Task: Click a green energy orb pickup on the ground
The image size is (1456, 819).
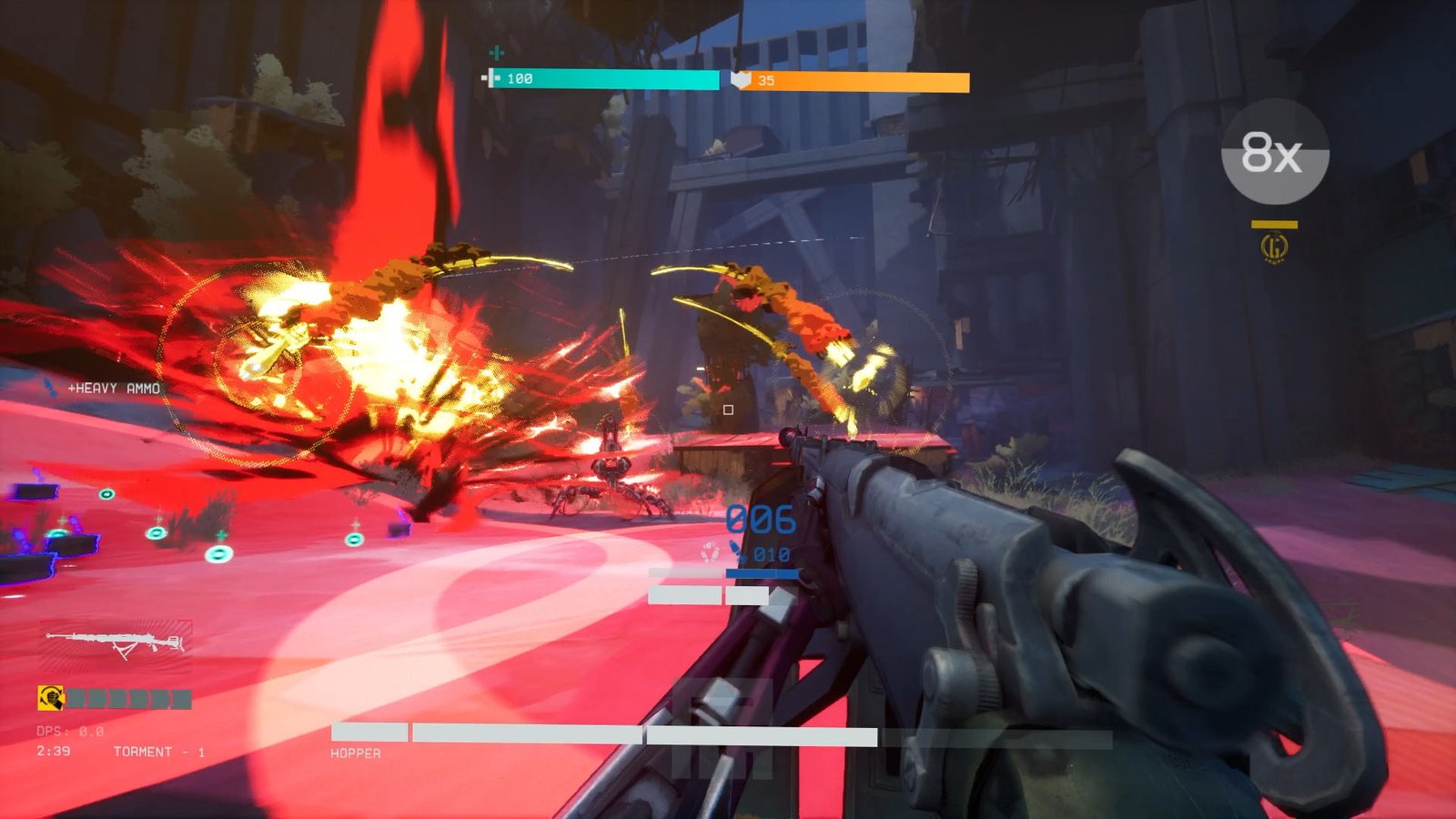Action: pos(218,553)
